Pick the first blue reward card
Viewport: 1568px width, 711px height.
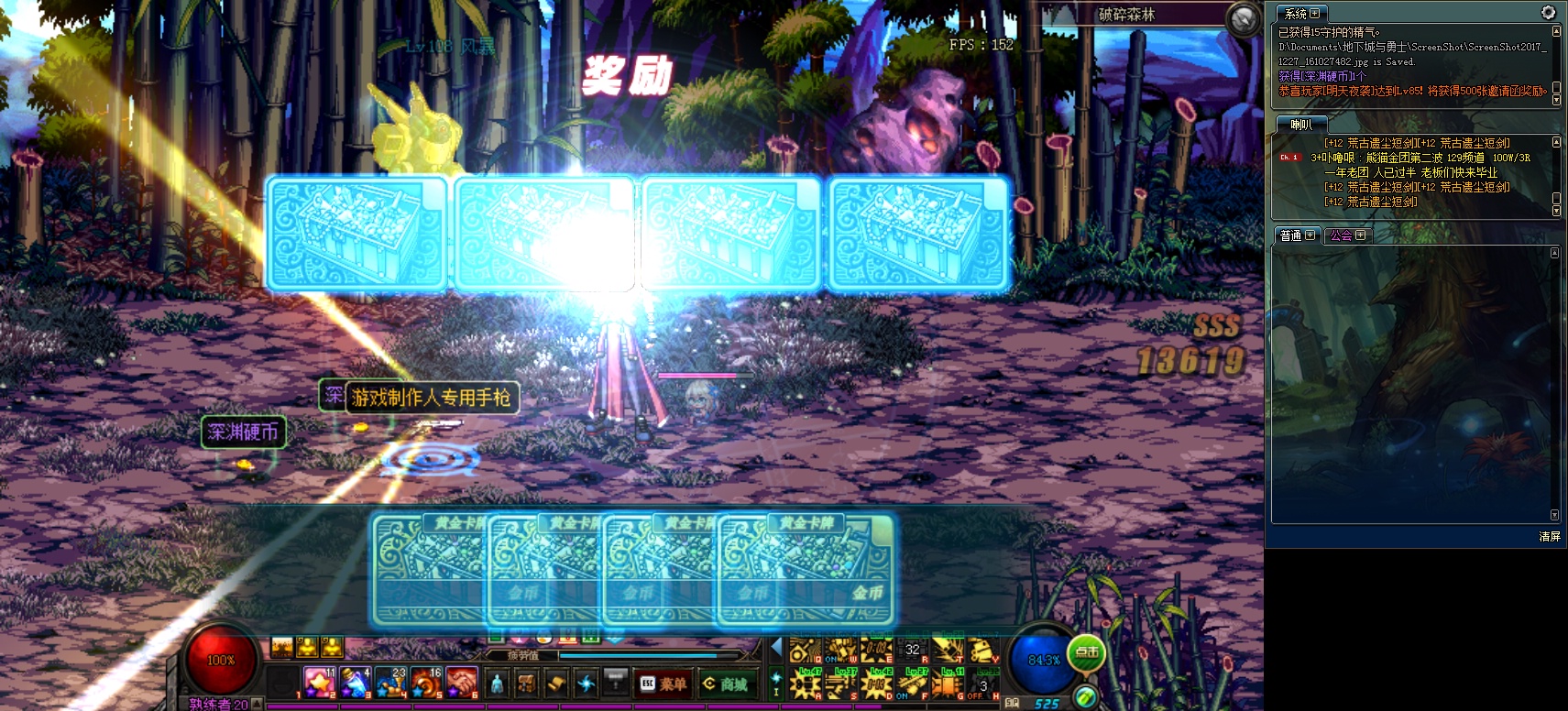[356, 235]
